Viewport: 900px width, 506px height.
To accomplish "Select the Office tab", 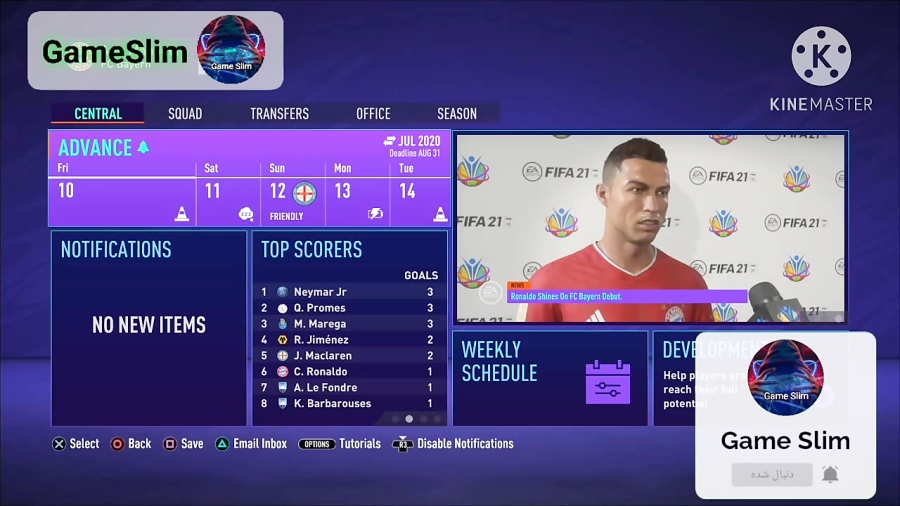I will click(x=373, y=114).
